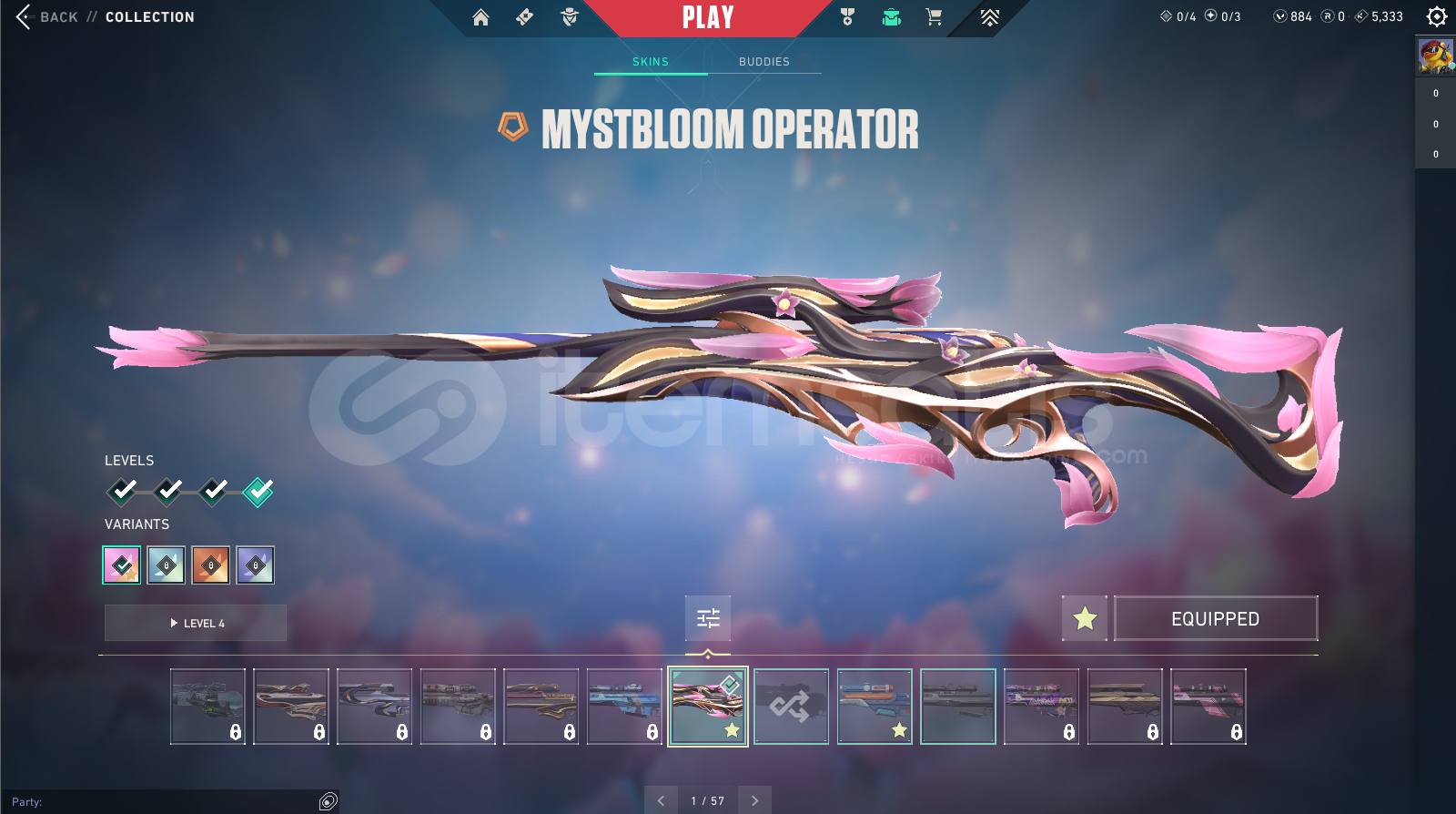This screenshot has height=814, width=1456.
Task: Select the locked light blue variant swatch
Action: pyautogui.click(x=167, y=565)
